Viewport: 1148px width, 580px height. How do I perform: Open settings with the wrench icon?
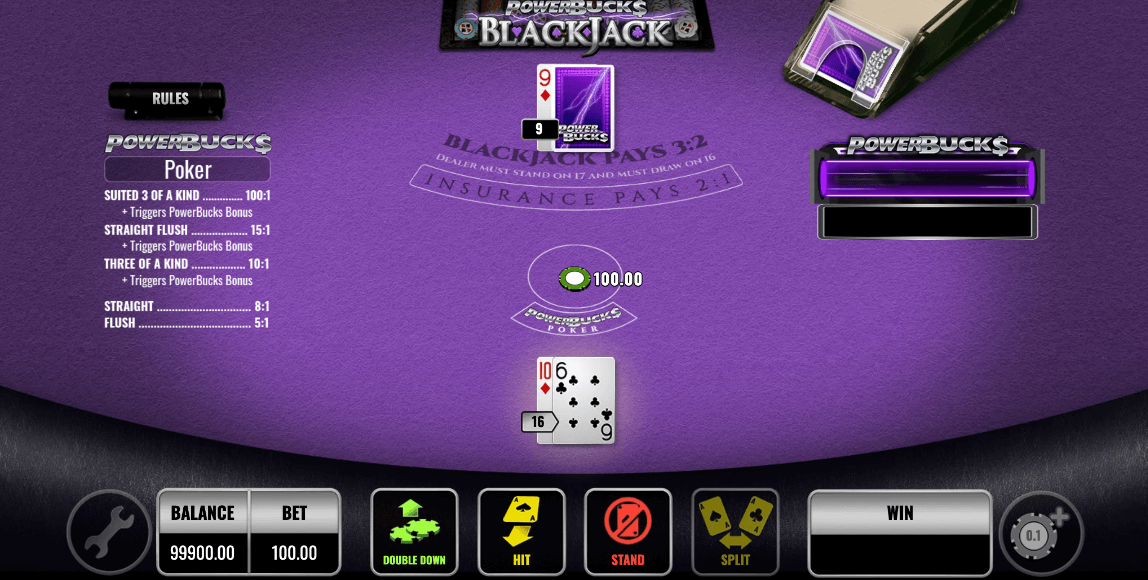(x=108, y=531)
